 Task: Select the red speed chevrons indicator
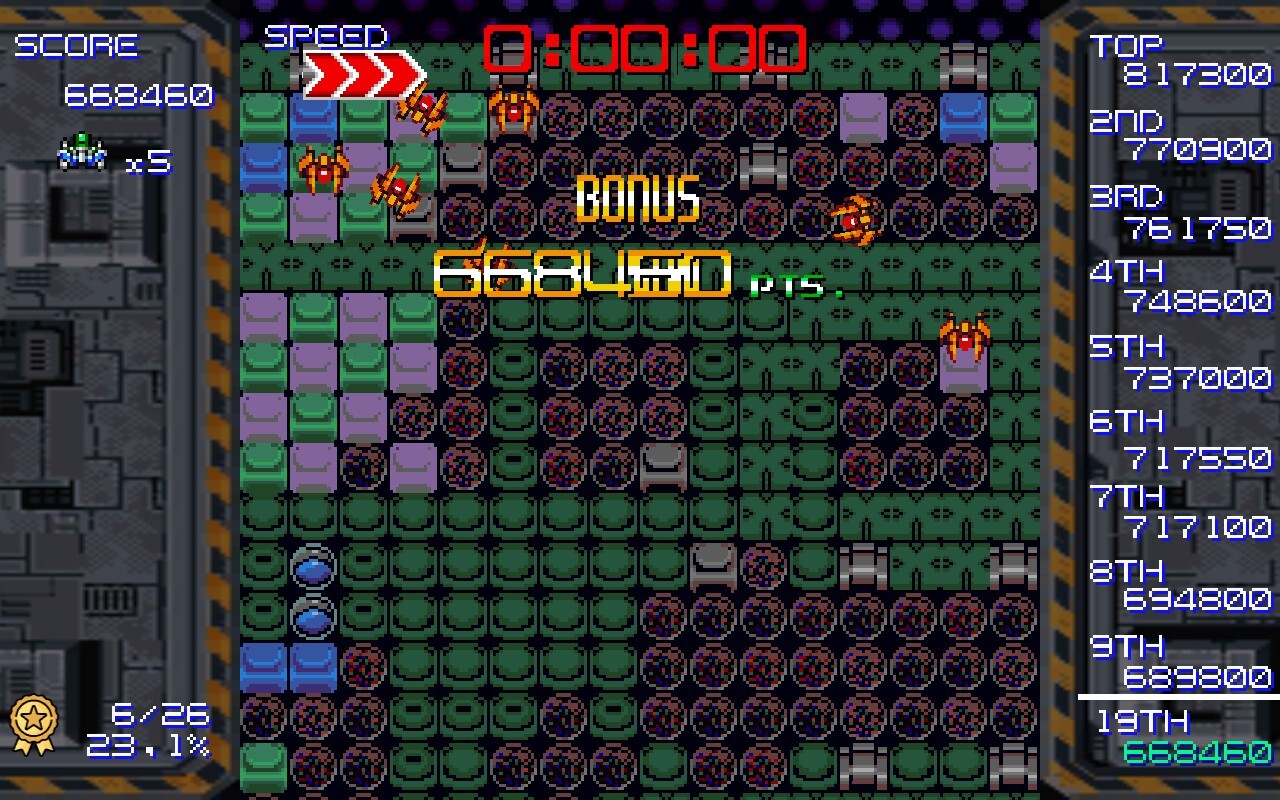click(362, 75)
